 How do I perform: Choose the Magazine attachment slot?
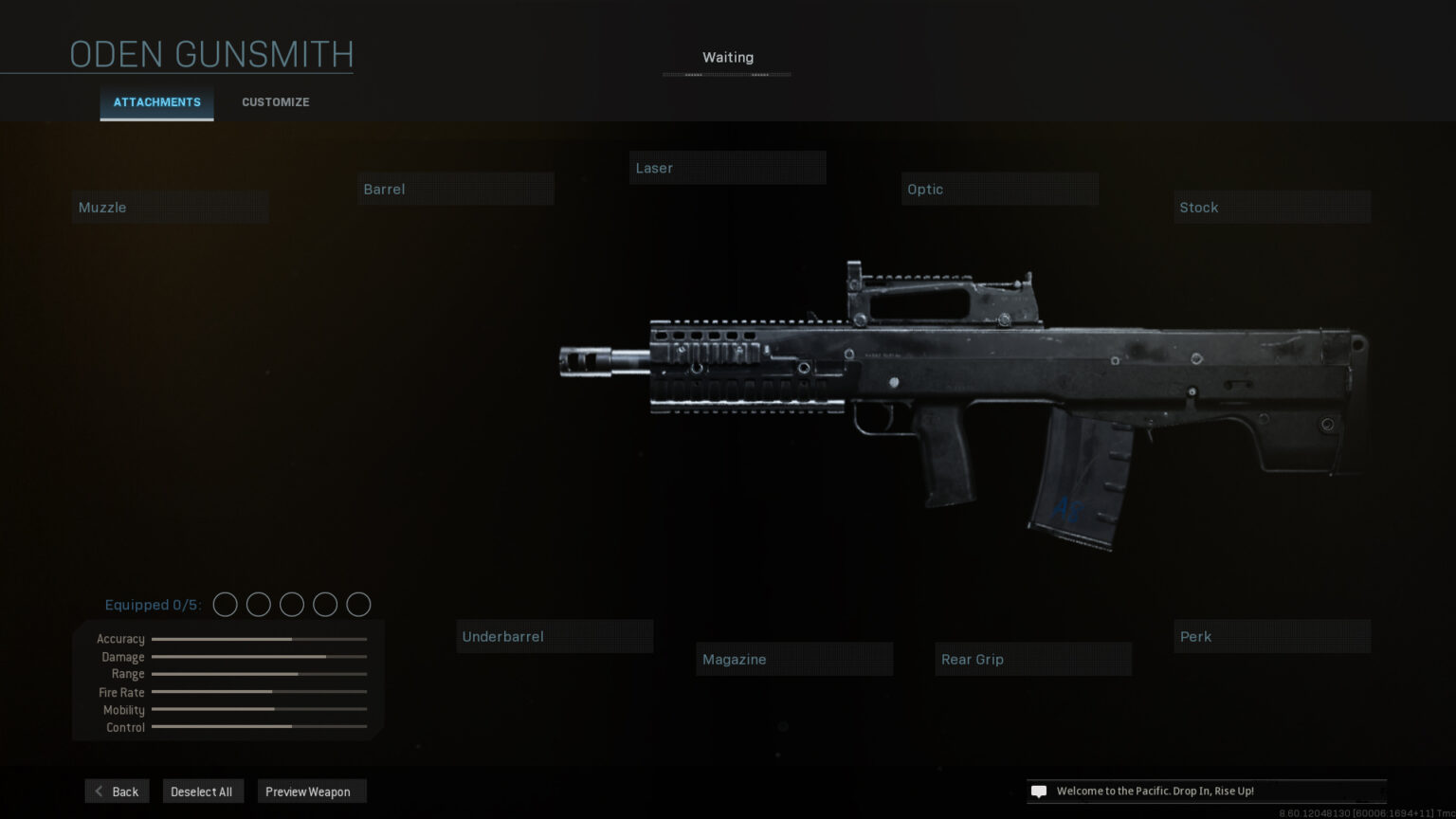click(x=794, y=660)
